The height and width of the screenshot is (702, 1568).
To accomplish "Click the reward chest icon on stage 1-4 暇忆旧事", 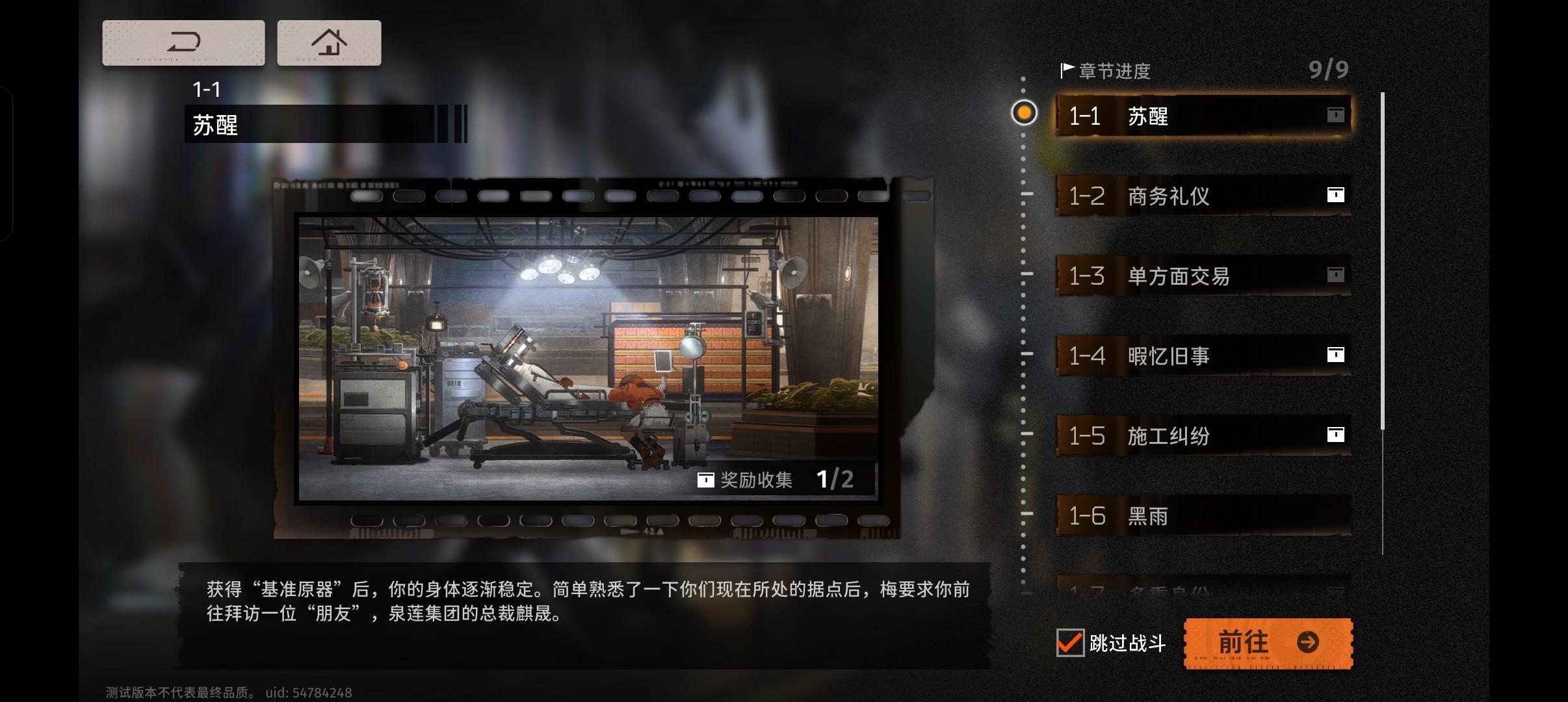I will point(1337,354).
